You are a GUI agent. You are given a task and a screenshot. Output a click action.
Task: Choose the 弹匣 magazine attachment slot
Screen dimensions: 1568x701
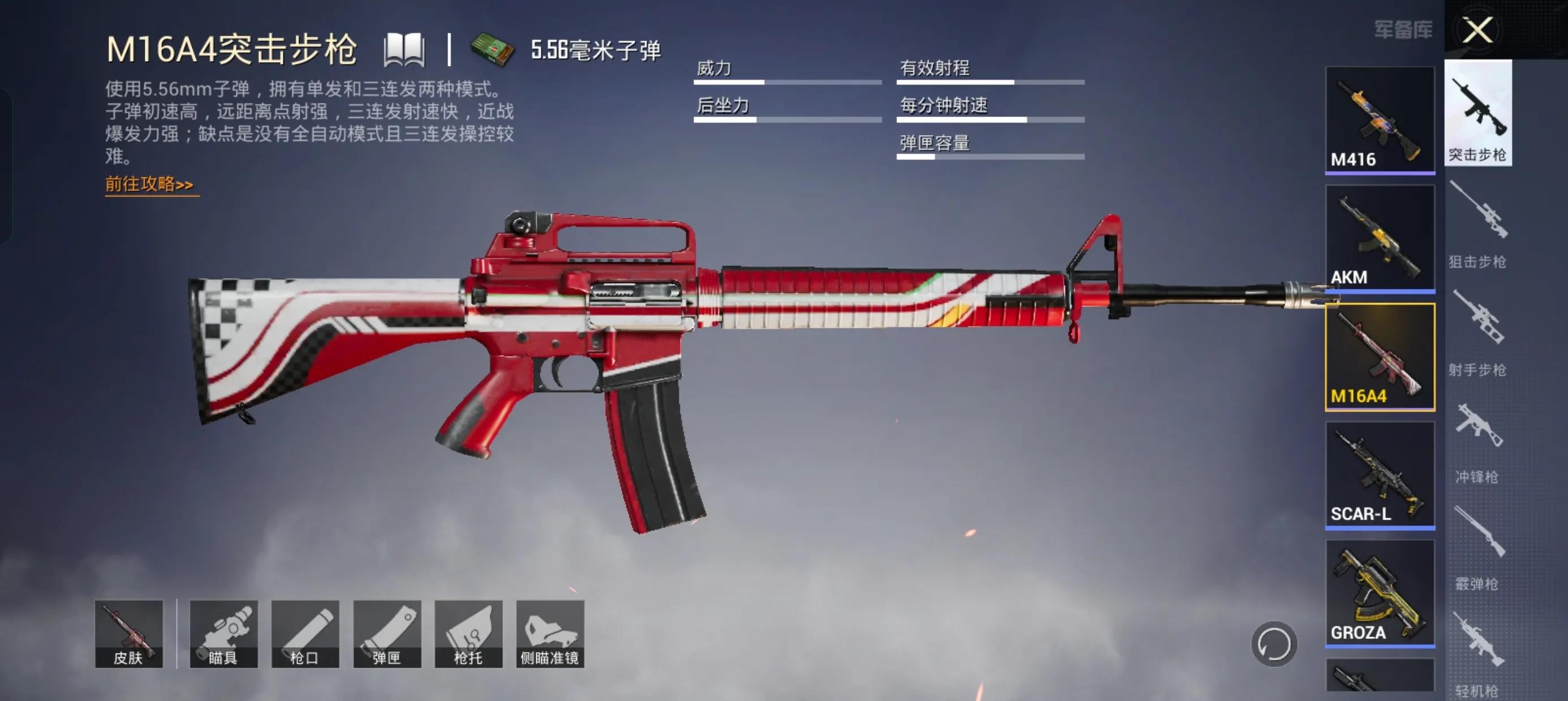coord(387,634)
